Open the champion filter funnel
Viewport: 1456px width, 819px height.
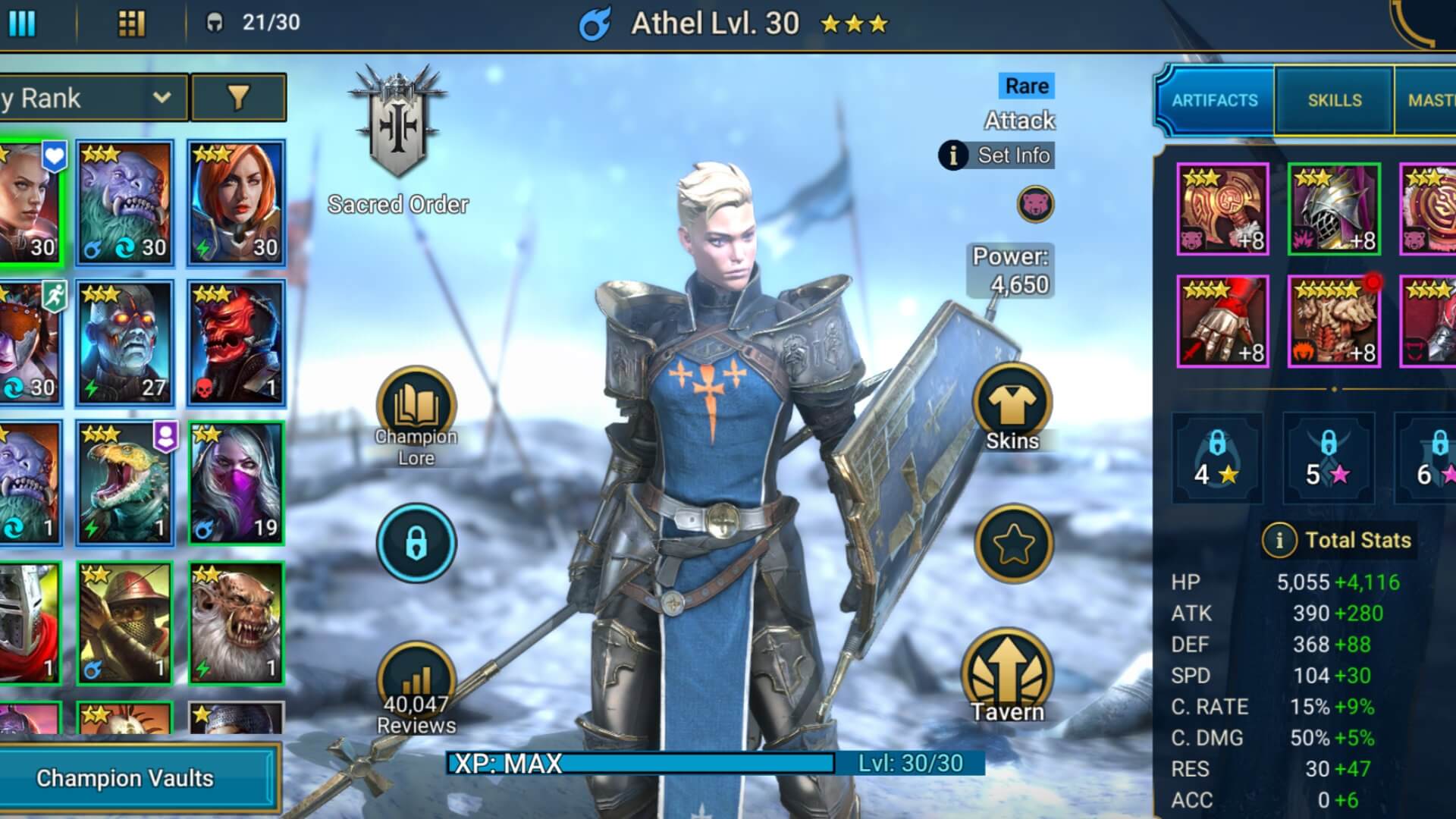pyautogui.click(x=238, y=97)
